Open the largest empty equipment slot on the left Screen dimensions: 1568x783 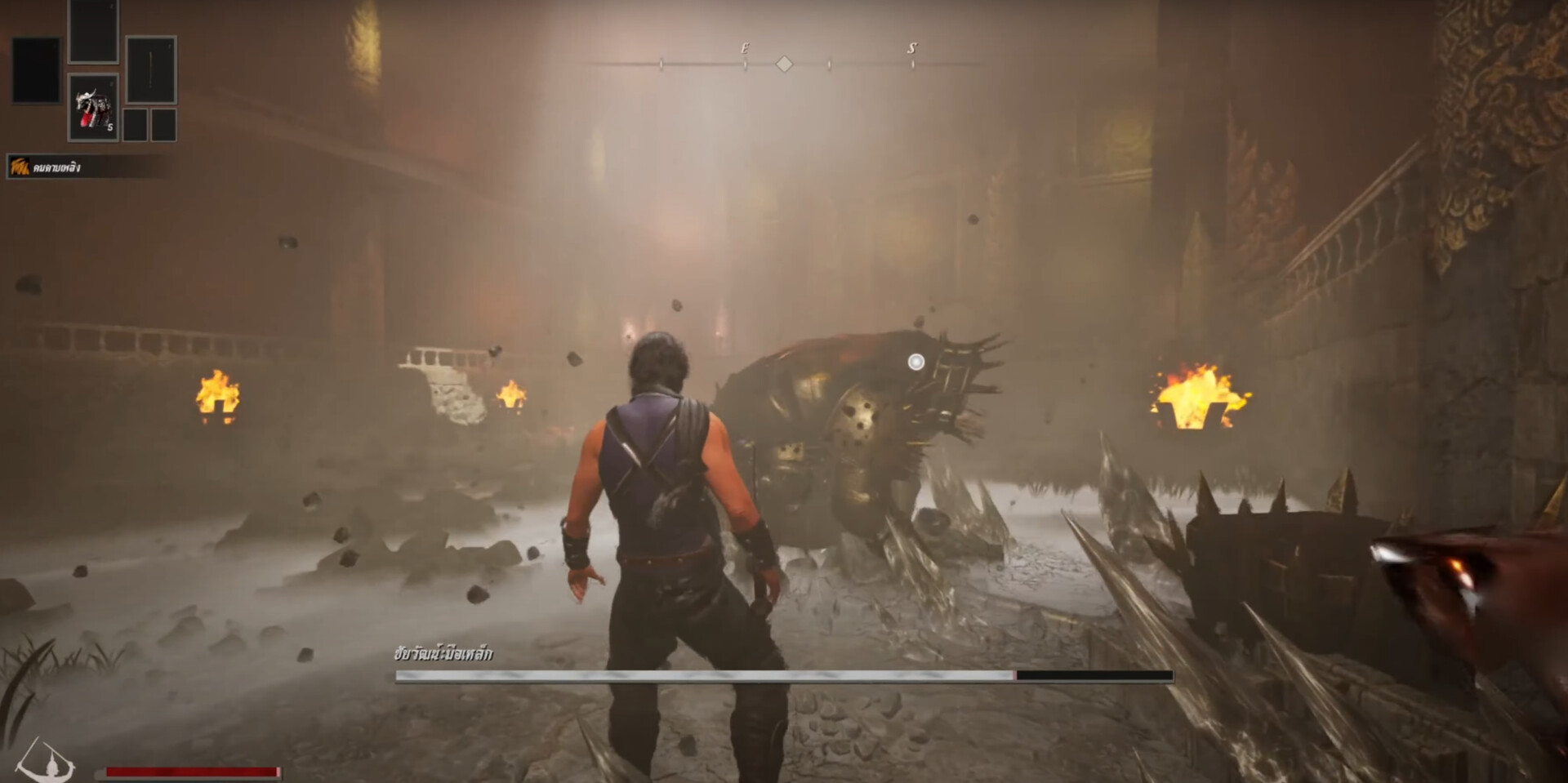(x=37, y=70)
